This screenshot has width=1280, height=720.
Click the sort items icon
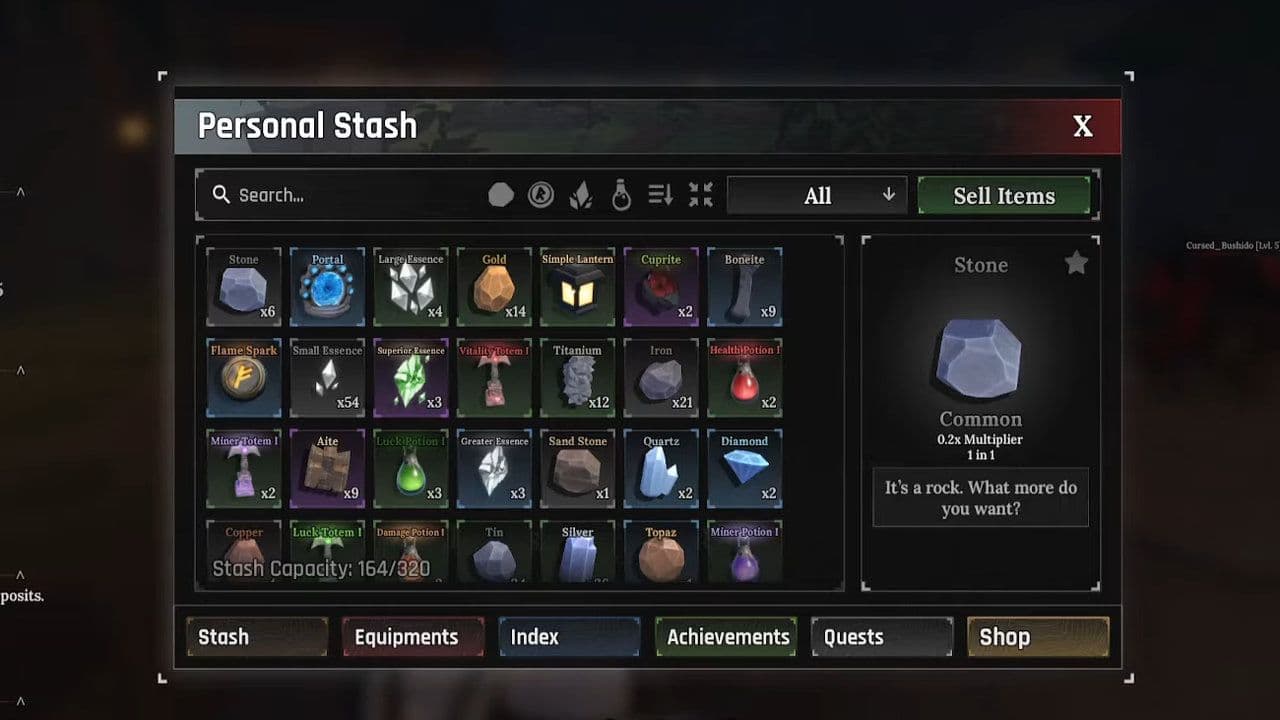coord(659,195)
